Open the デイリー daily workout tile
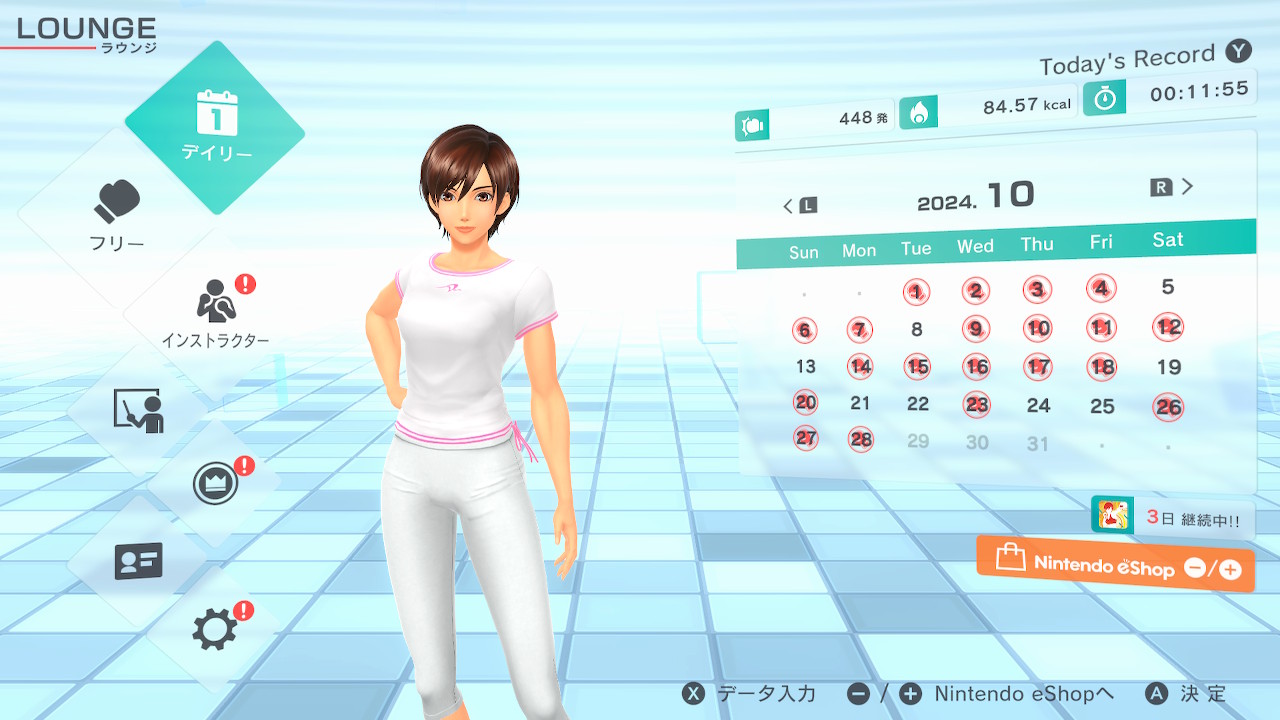 [x=215, y=127]
